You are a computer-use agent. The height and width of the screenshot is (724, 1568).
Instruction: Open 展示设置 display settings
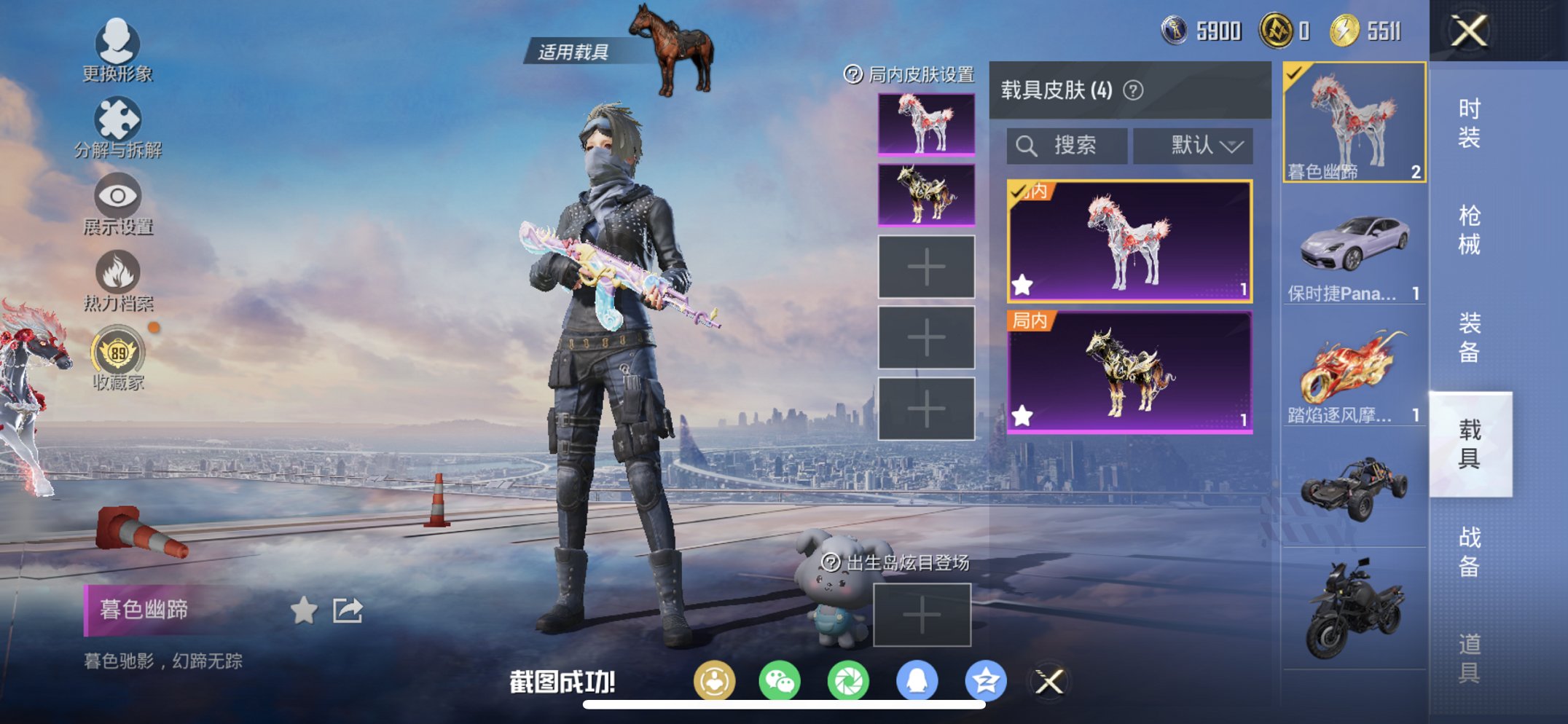[117, 197]
